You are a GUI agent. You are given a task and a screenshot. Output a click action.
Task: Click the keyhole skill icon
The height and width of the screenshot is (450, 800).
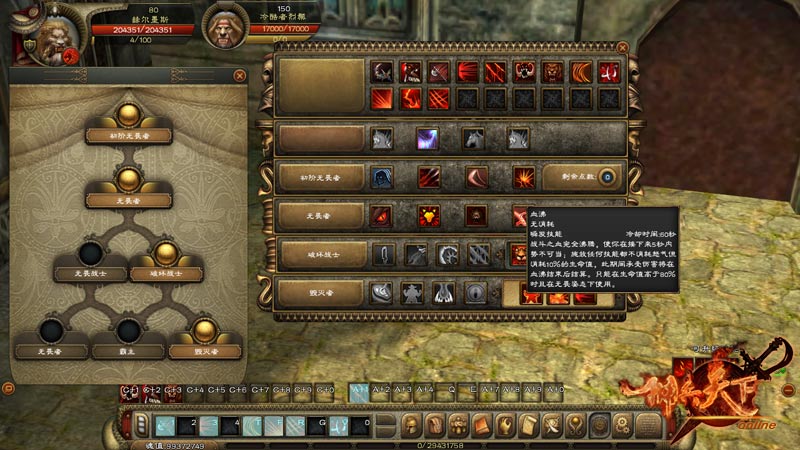[475, 292]
